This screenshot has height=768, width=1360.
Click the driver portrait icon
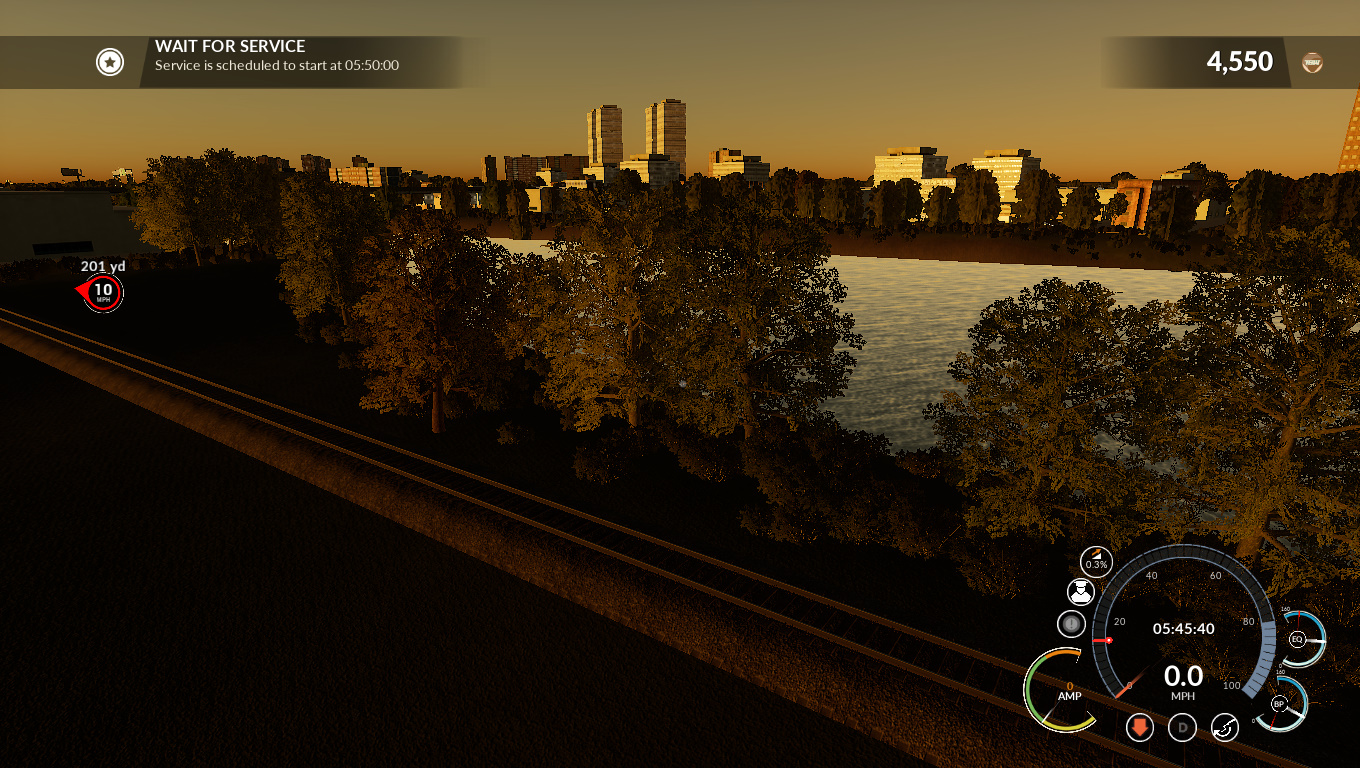(1080, 592)
